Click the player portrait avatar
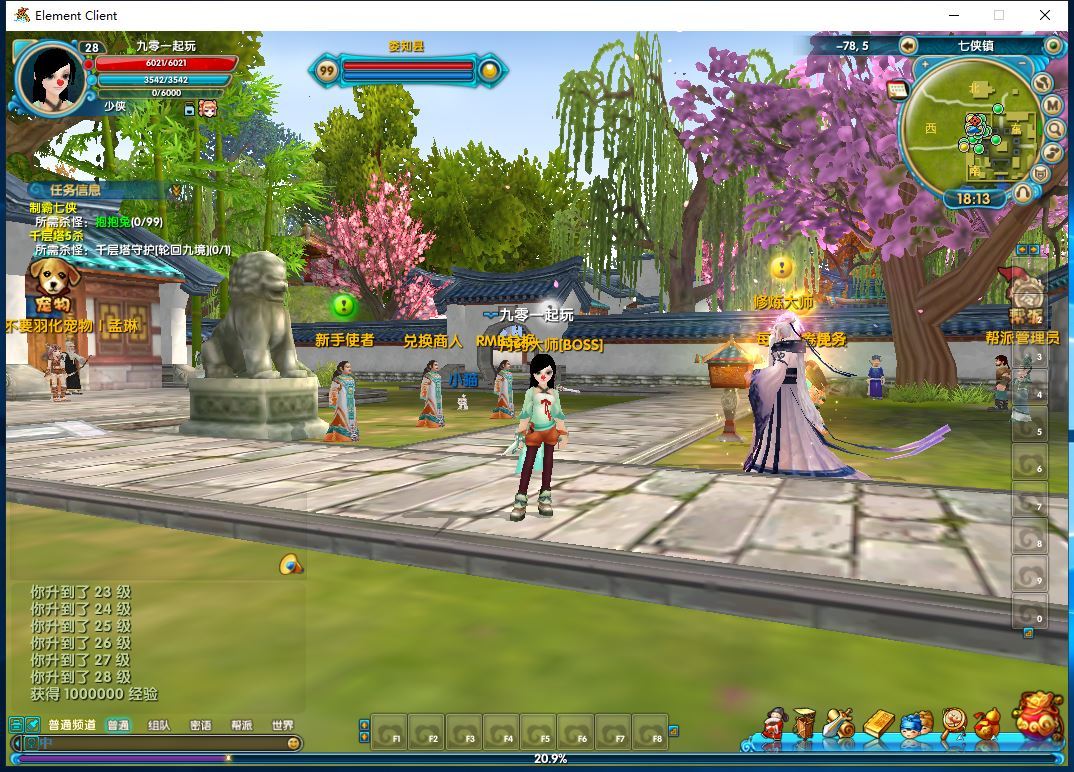1074x772 pixels. (50, 78)
